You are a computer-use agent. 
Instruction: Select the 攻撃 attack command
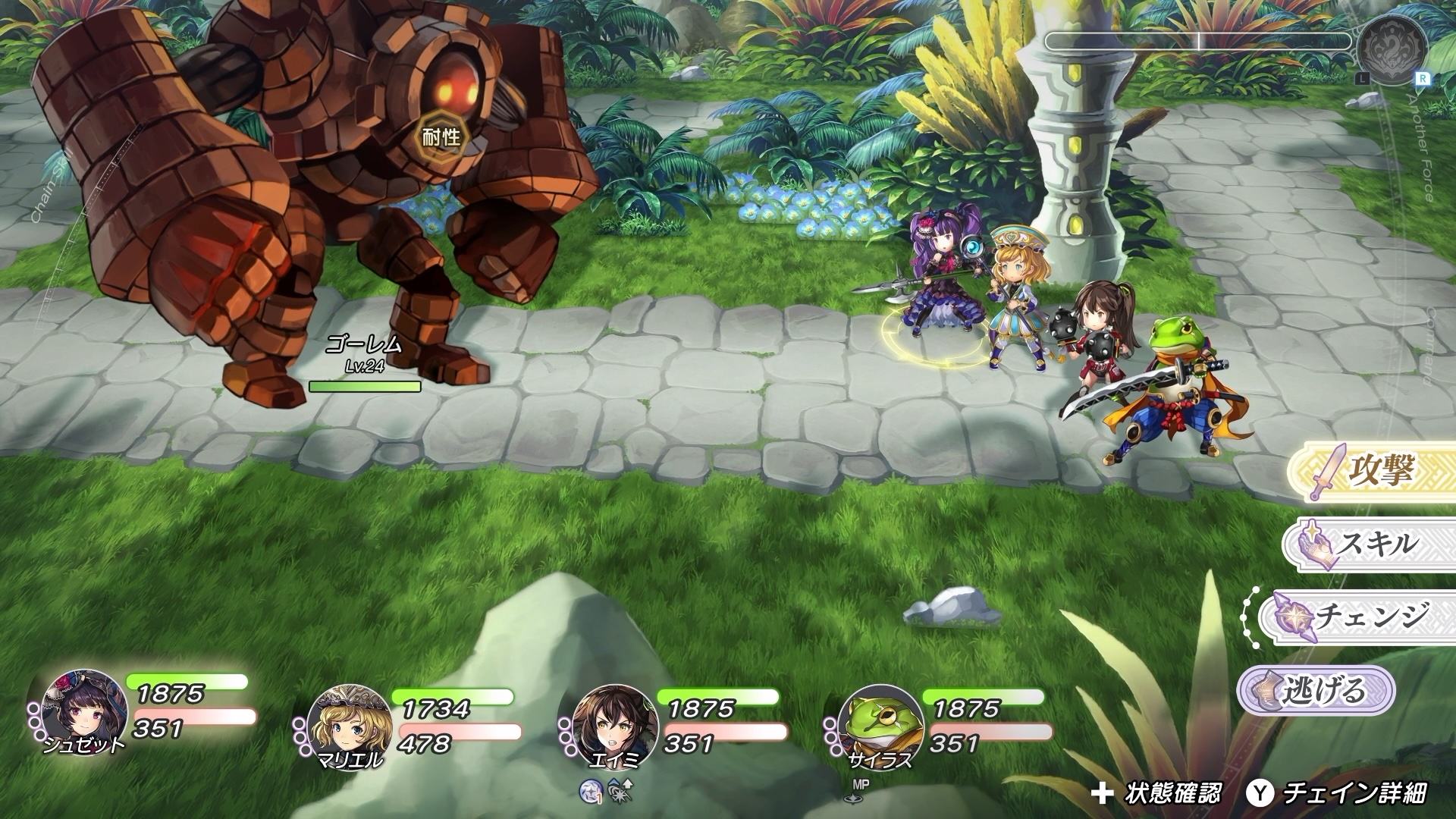1373,472
